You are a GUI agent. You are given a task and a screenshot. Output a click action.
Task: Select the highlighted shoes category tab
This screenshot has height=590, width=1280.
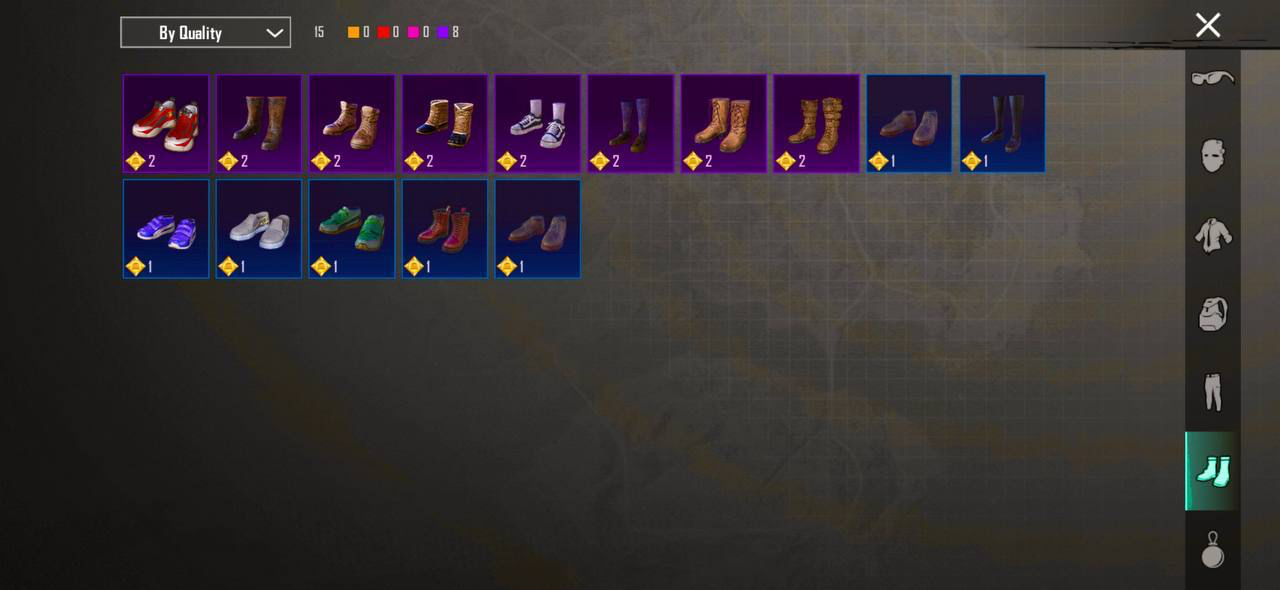coord(1213,471)
